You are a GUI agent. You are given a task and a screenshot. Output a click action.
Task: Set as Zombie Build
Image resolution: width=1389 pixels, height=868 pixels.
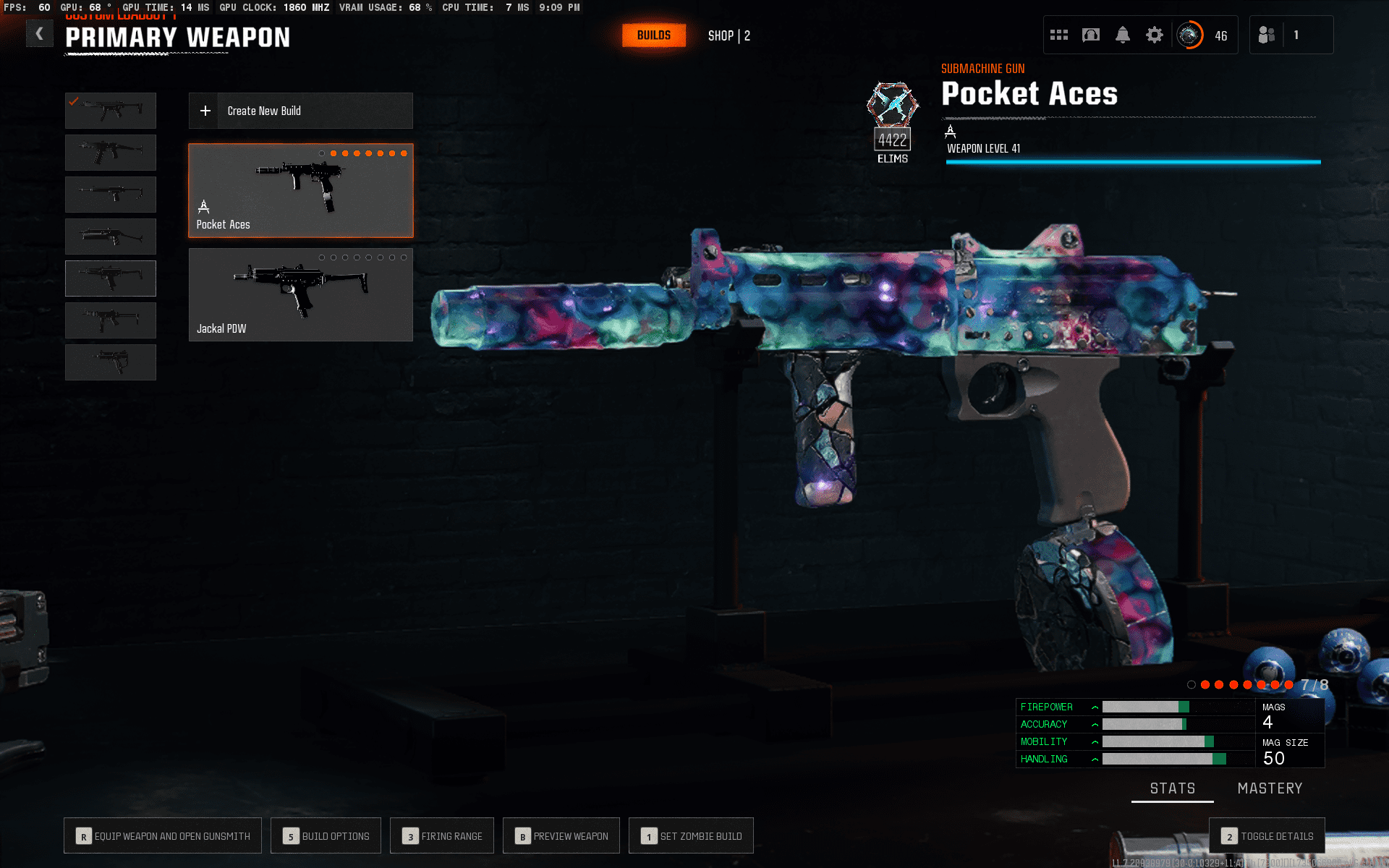pyautogui.click(x=691, y=836)
